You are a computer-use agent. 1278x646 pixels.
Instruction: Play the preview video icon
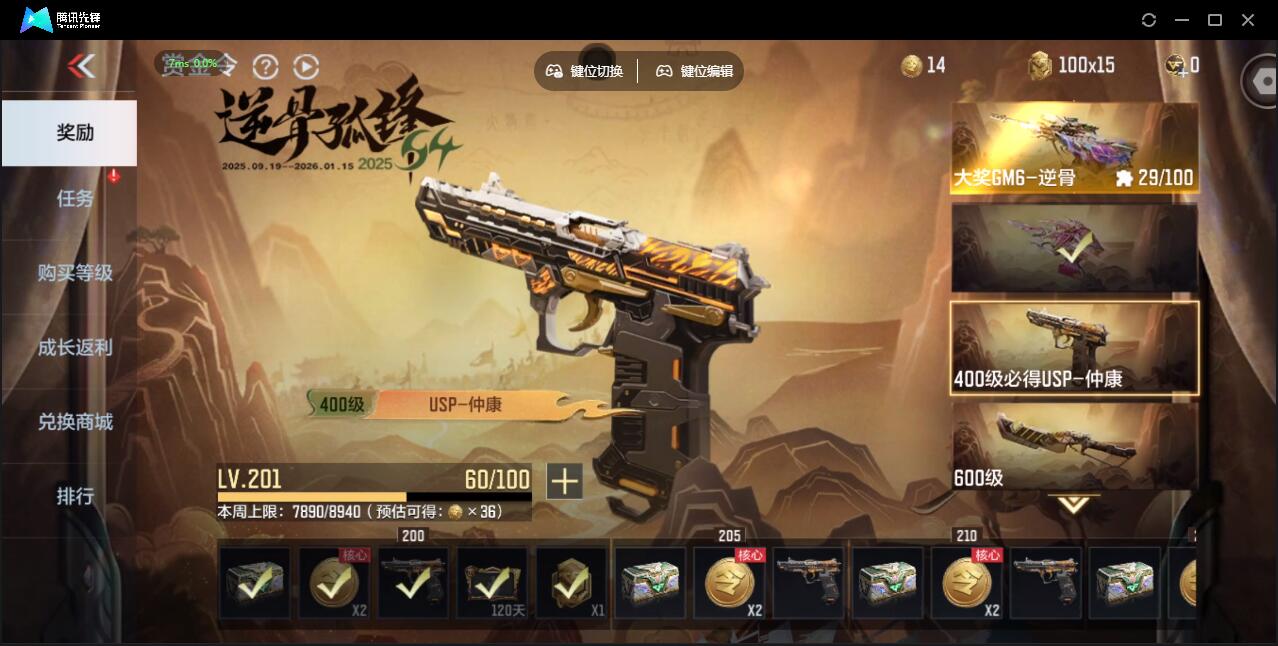click(306, 67)
